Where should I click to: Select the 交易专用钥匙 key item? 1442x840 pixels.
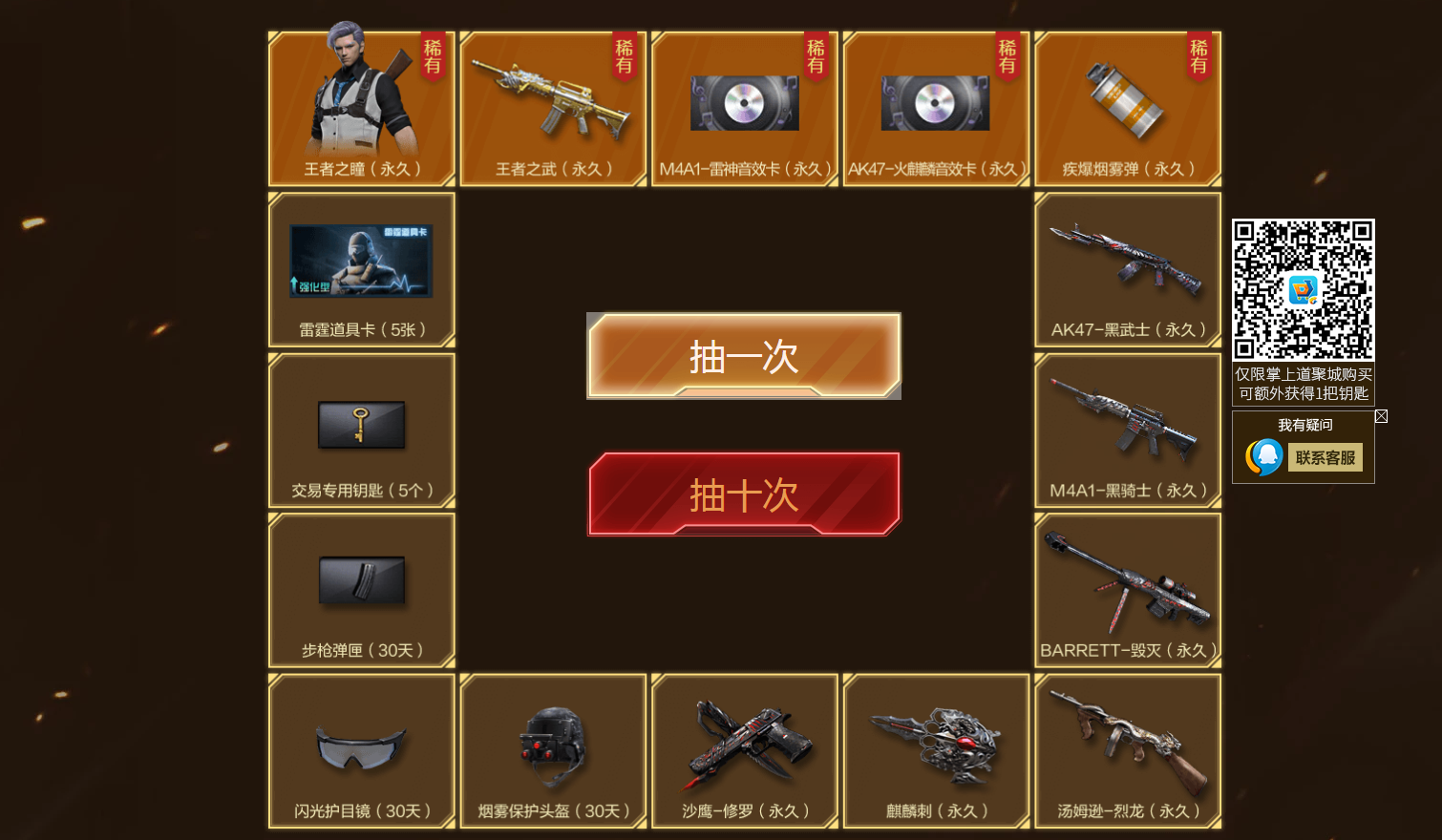tap(361, 430)
